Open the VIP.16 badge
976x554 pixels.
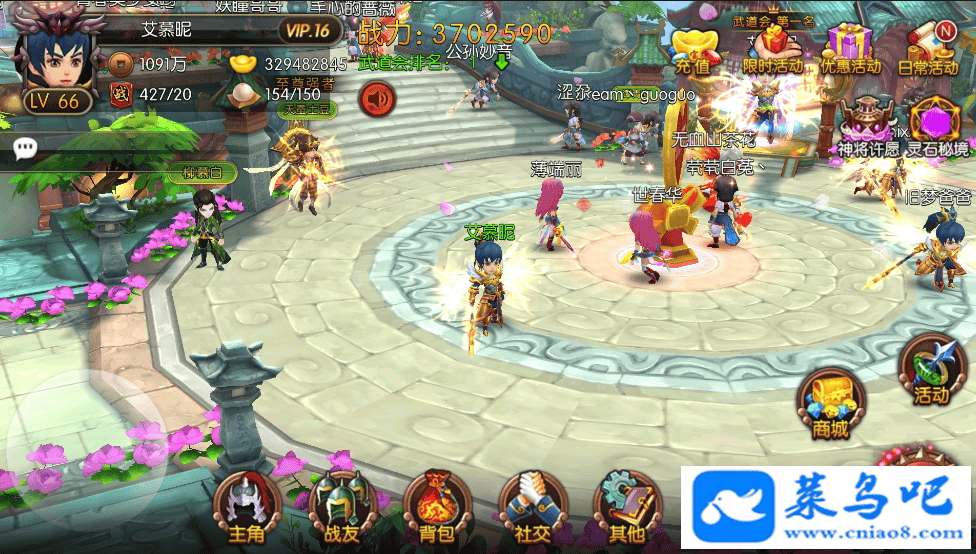click(x=306, y=30)
